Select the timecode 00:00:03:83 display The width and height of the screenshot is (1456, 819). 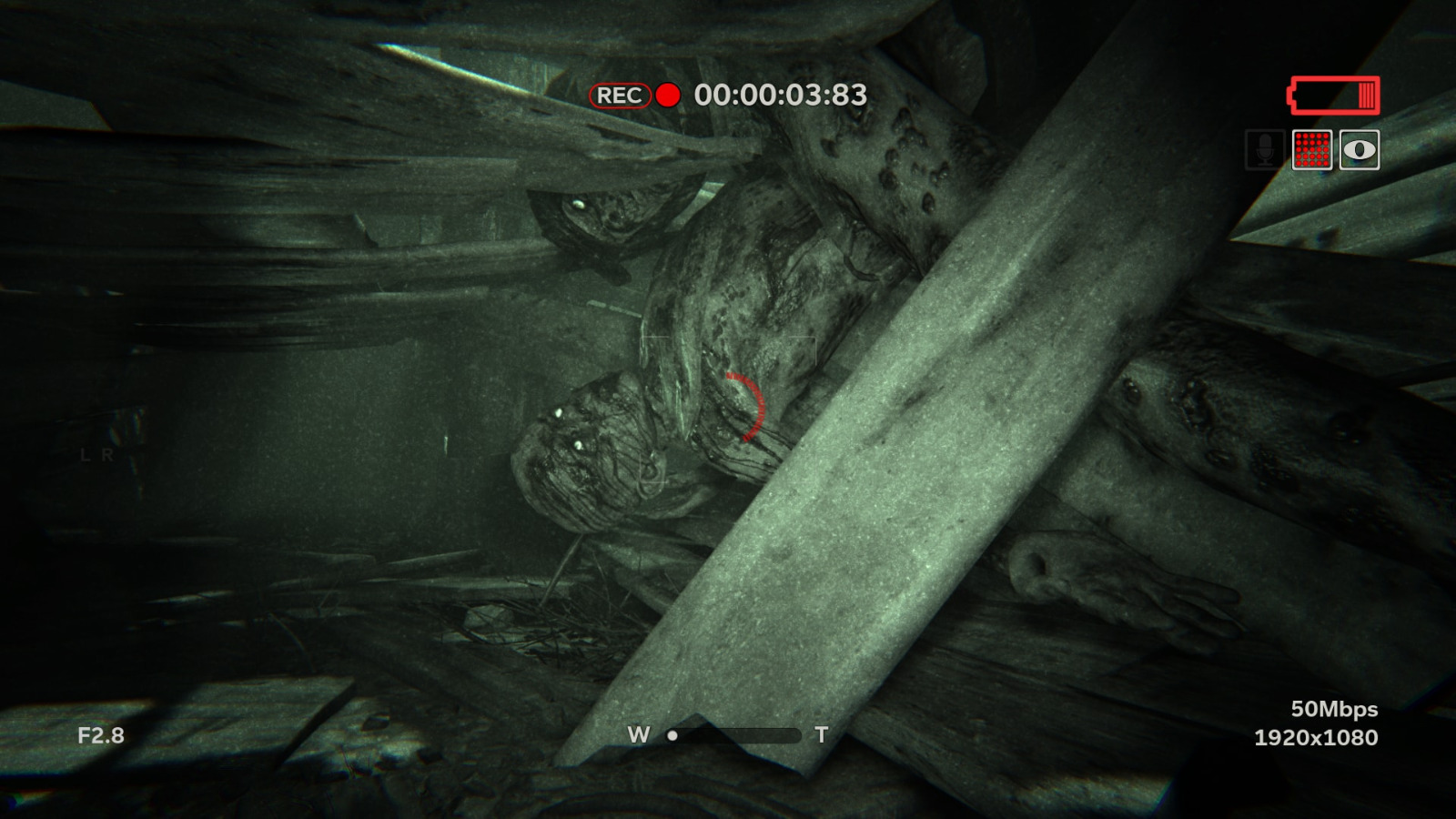[781, 95]
